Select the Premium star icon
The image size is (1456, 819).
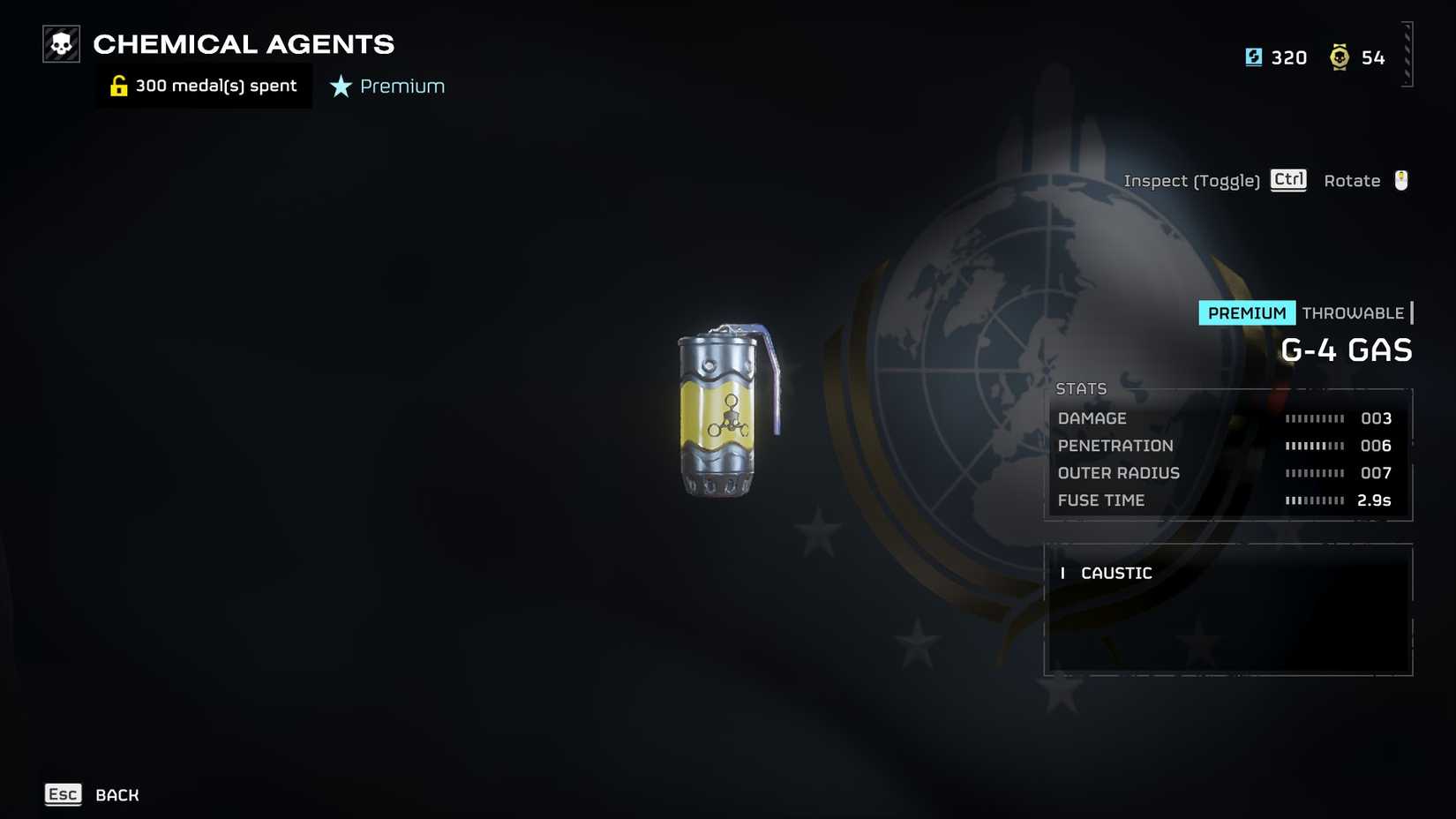click(x=340, y=86)
